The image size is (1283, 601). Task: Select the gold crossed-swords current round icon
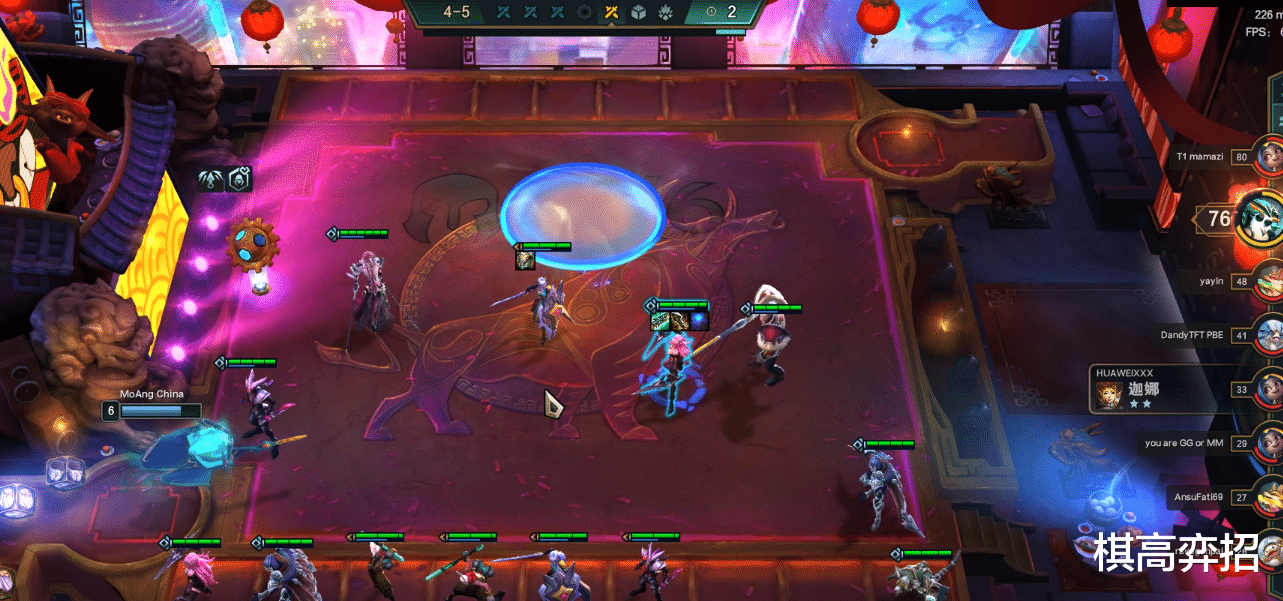(612, 12)
